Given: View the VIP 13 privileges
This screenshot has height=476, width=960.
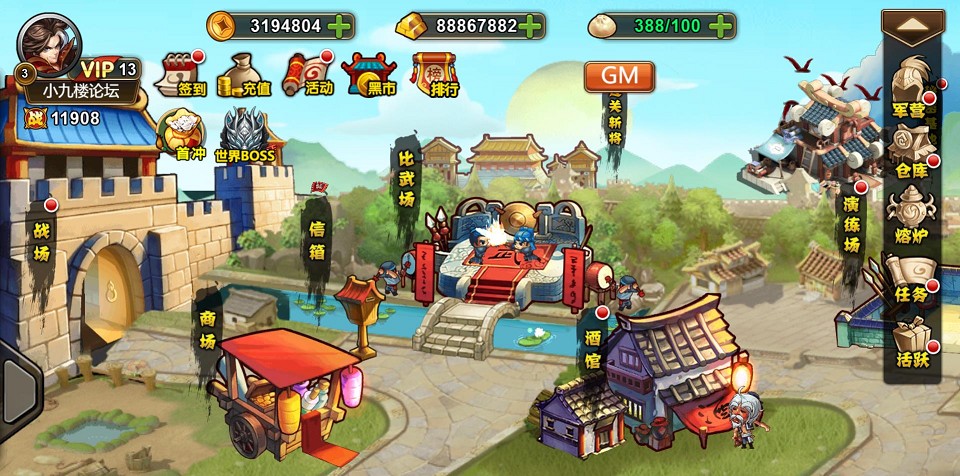Looking at the screenshot, I should pos(108,69).
